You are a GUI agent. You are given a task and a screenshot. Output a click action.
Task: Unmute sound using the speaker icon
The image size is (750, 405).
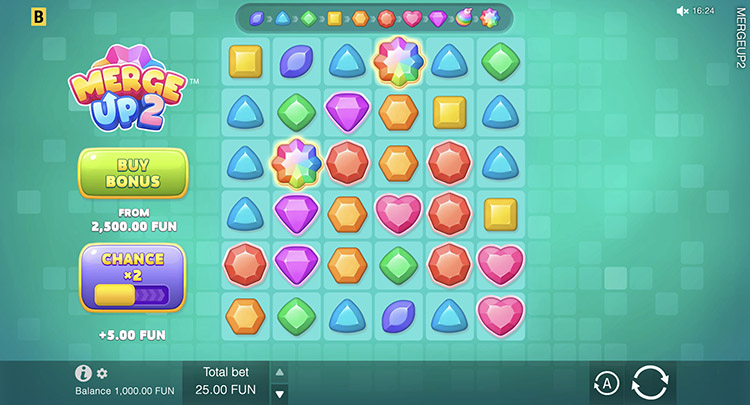[x=682, y=11]
